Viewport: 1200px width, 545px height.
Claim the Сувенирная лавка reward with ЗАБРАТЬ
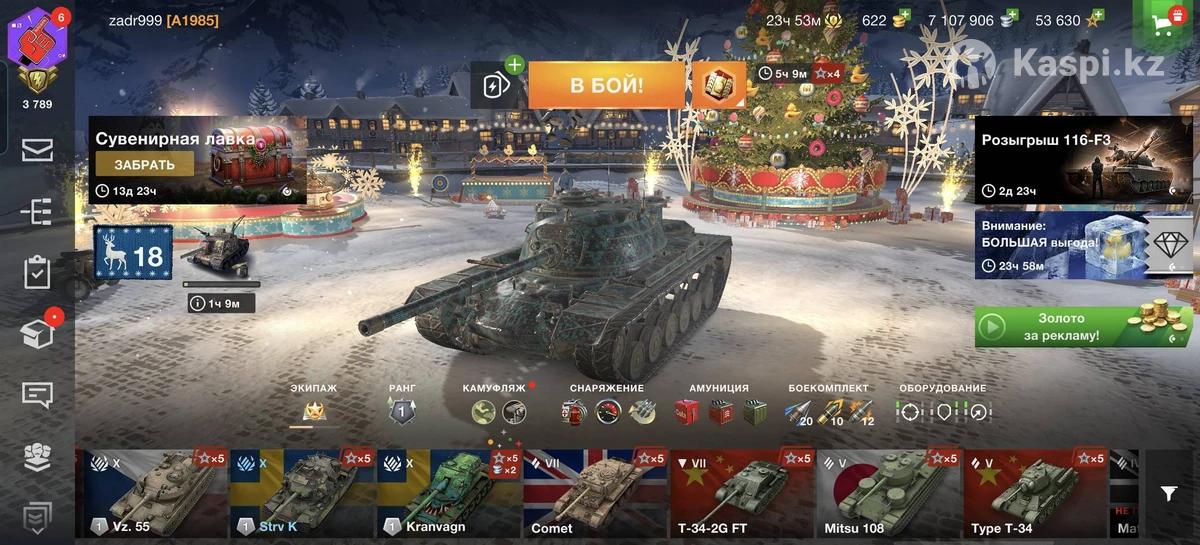coord(145,165)
